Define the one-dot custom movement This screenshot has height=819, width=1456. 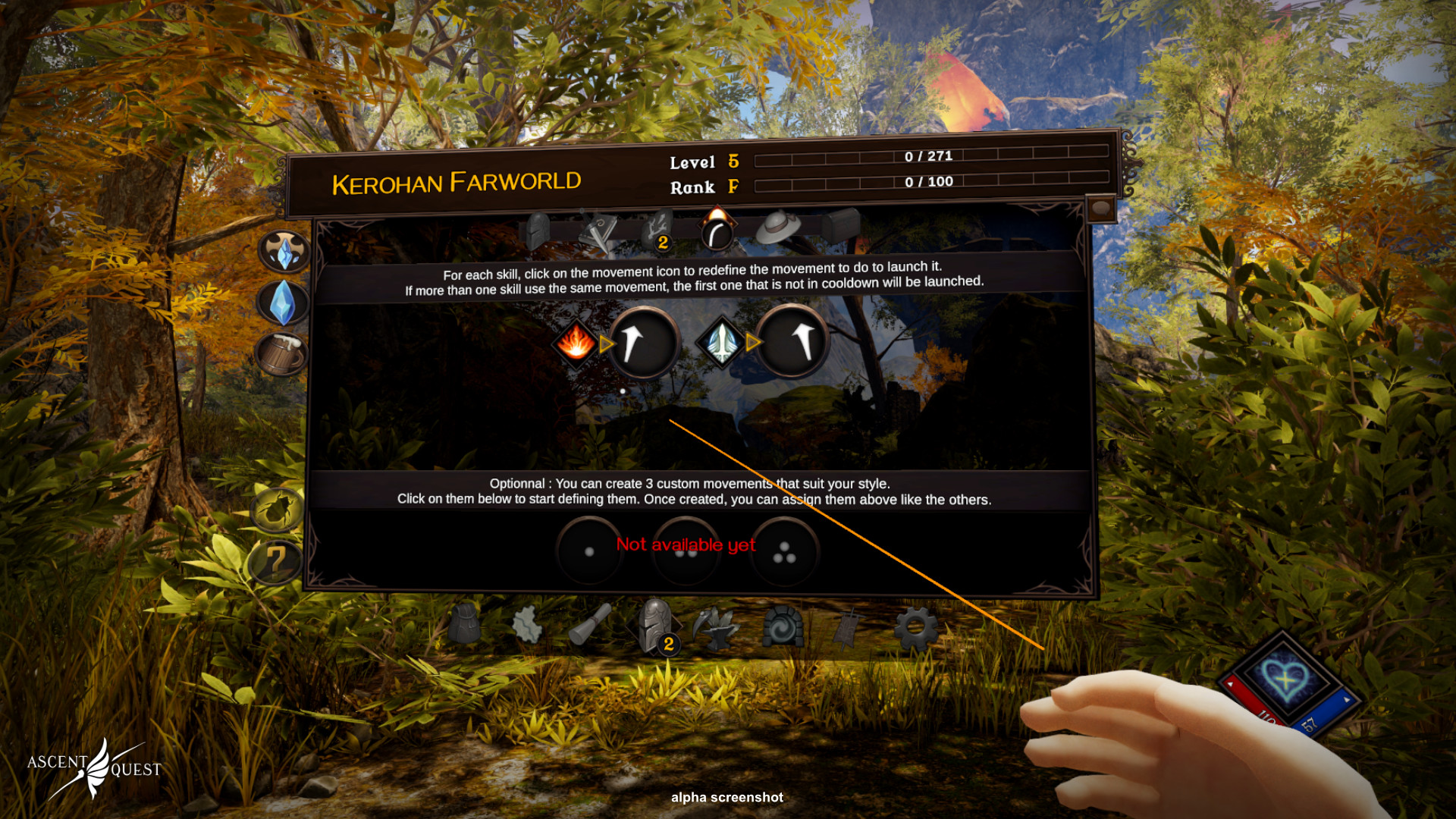coord(589,551)
